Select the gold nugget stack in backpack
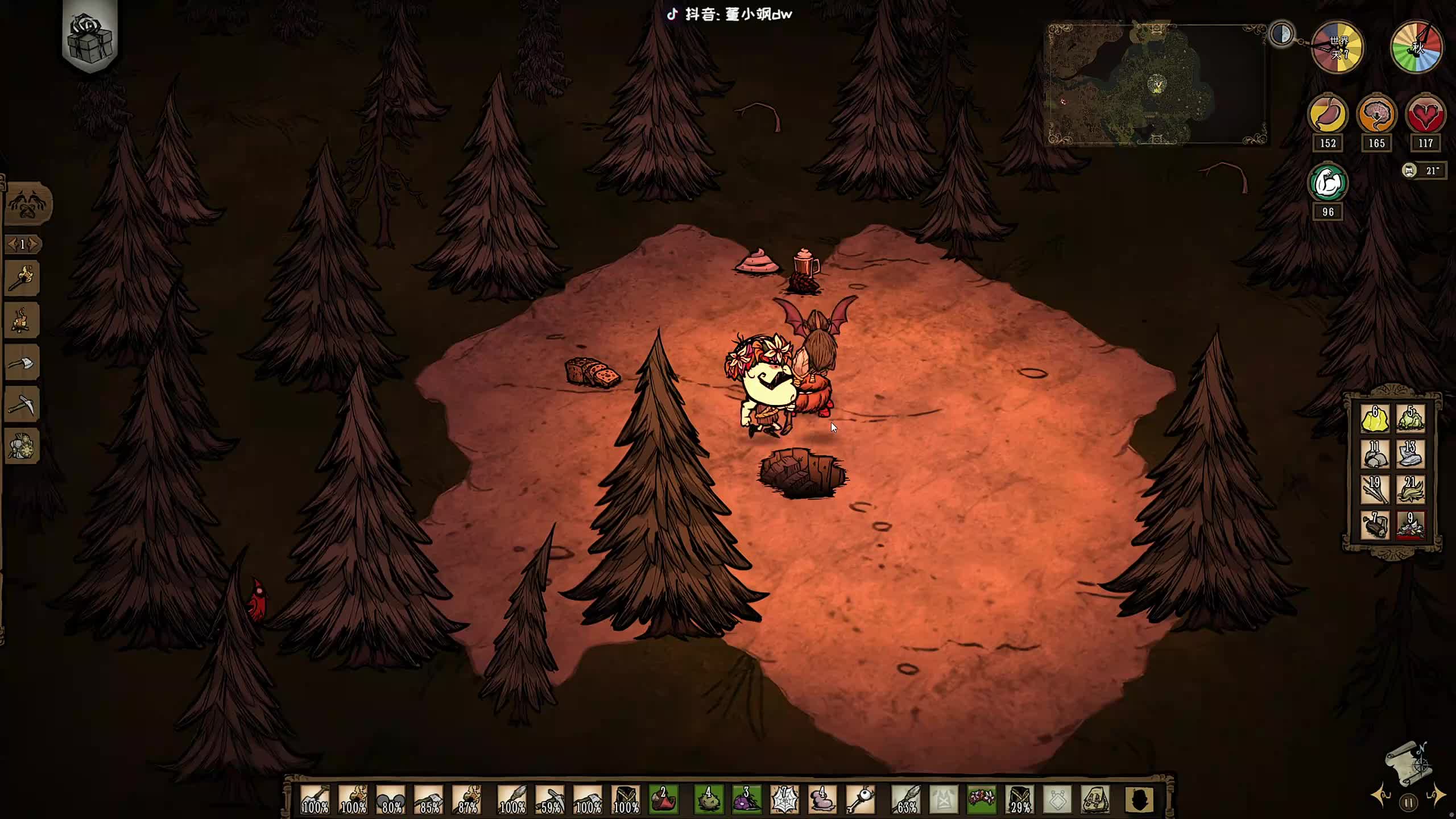Image resolution: width=1456 pixels, height=819 pixels. [1375, 419]
